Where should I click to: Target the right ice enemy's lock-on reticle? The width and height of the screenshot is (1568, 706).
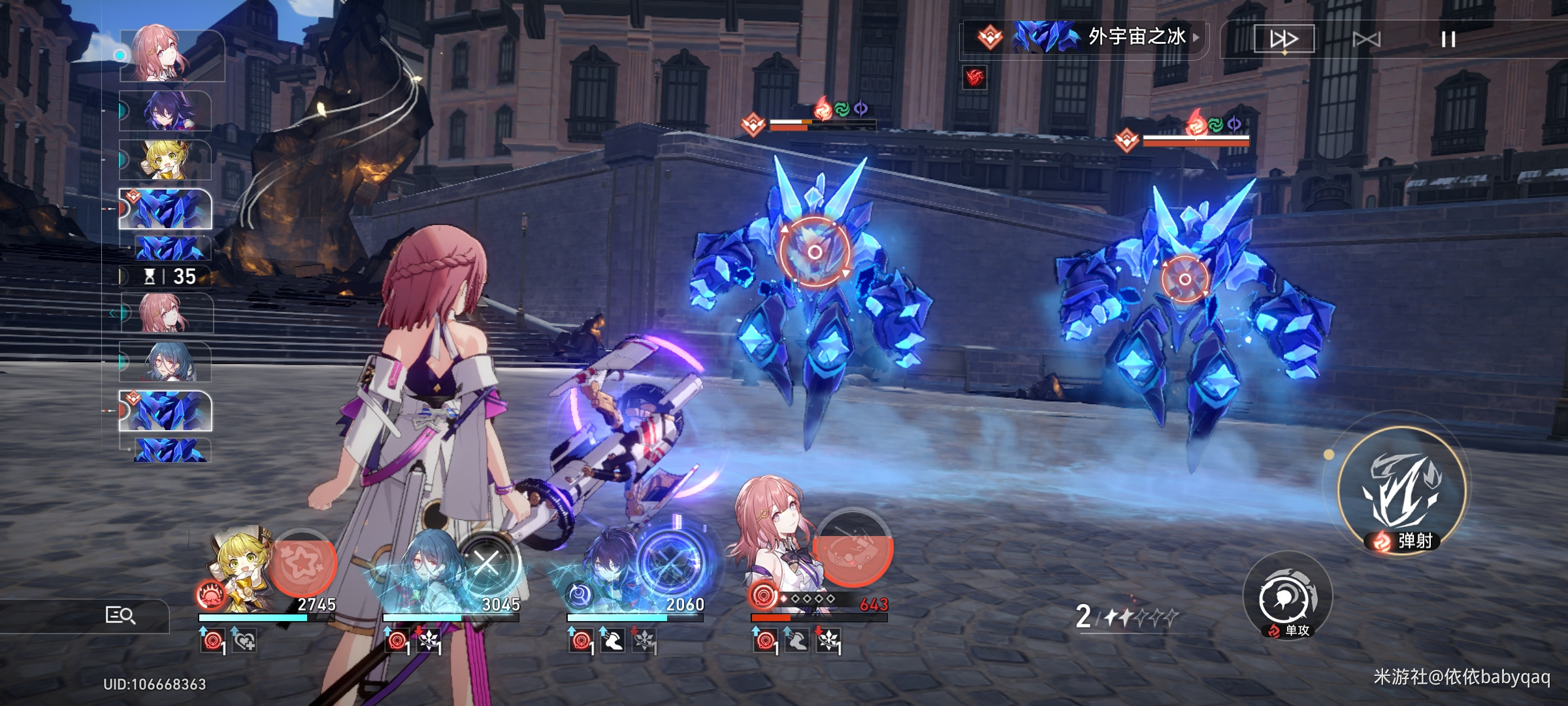click(x=1184, y=279)
